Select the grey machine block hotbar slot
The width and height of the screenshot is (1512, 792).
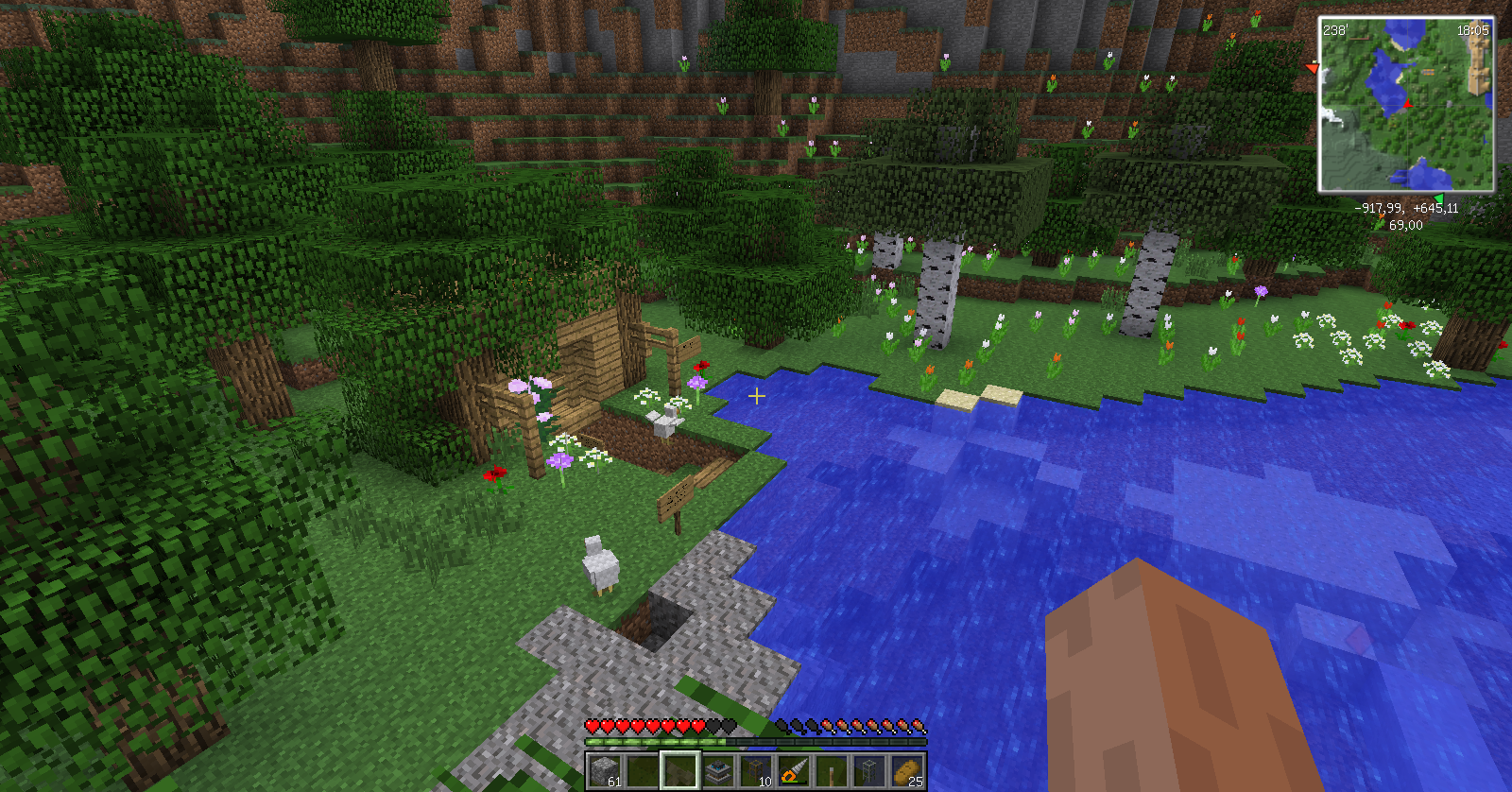718,770
